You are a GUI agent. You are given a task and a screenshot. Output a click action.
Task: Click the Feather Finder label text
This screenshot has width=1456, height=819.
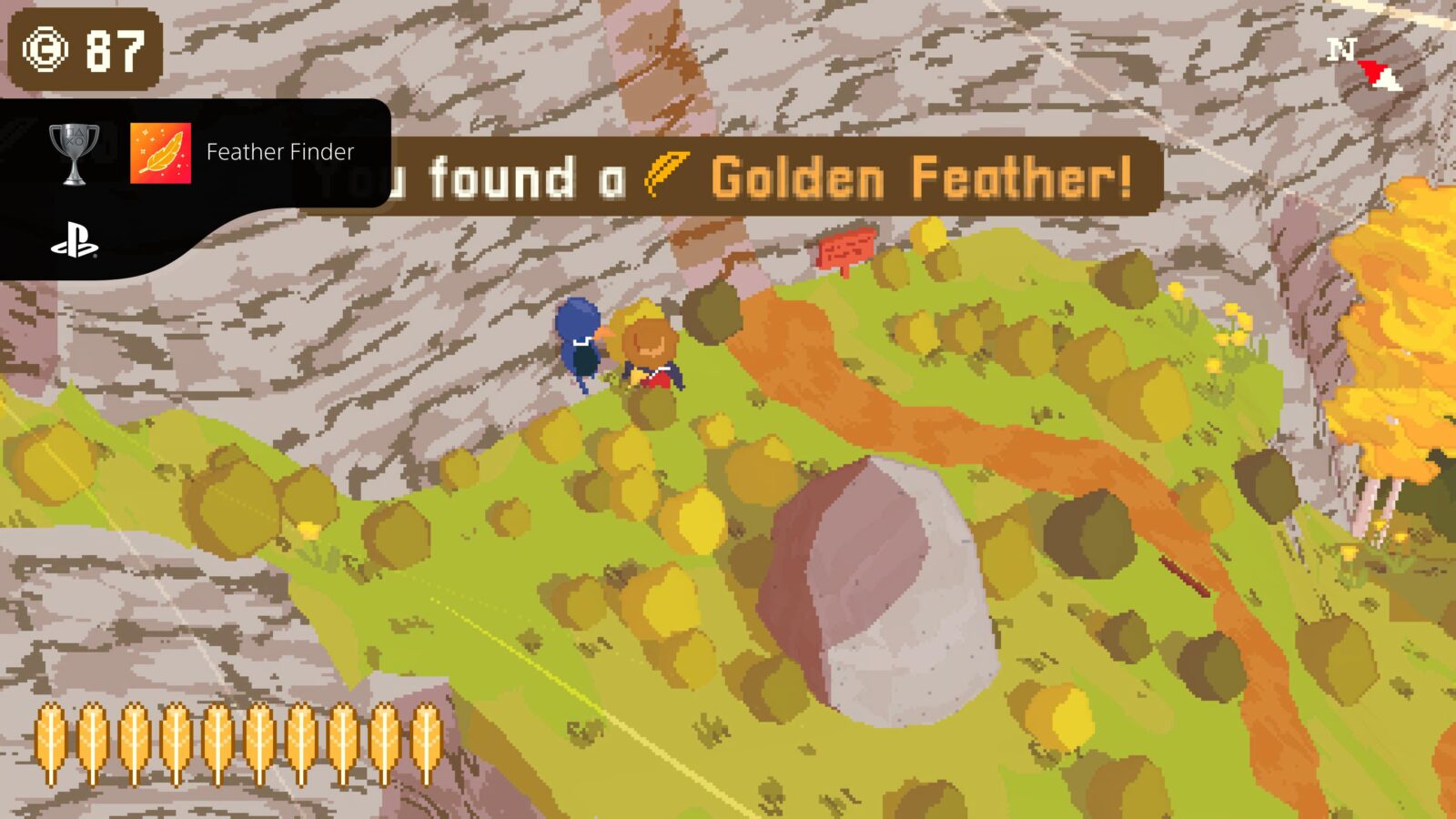click(279, 154)
